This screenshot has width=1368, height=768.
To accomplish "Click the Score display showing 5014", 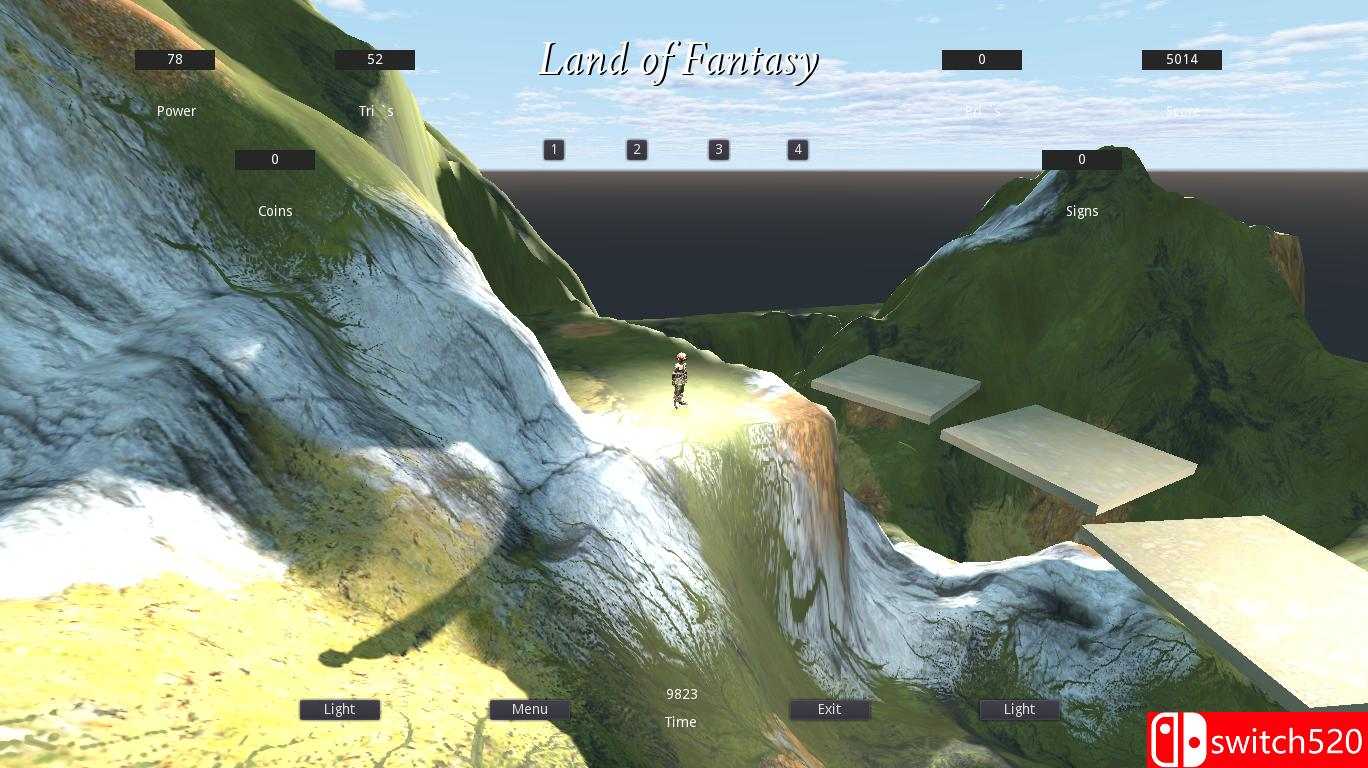I will coord(1181,59).
